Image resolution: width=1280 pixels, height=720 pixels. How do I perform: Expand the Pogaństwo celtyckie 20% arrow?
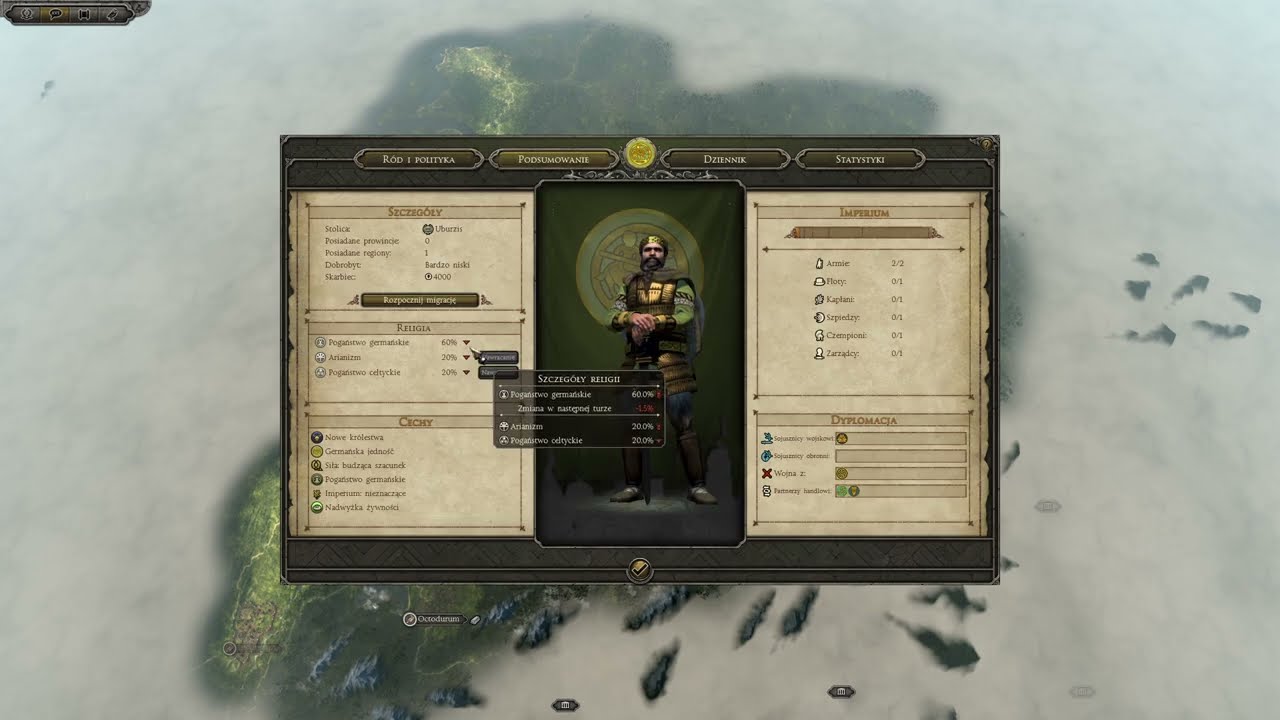pos(466,373)
